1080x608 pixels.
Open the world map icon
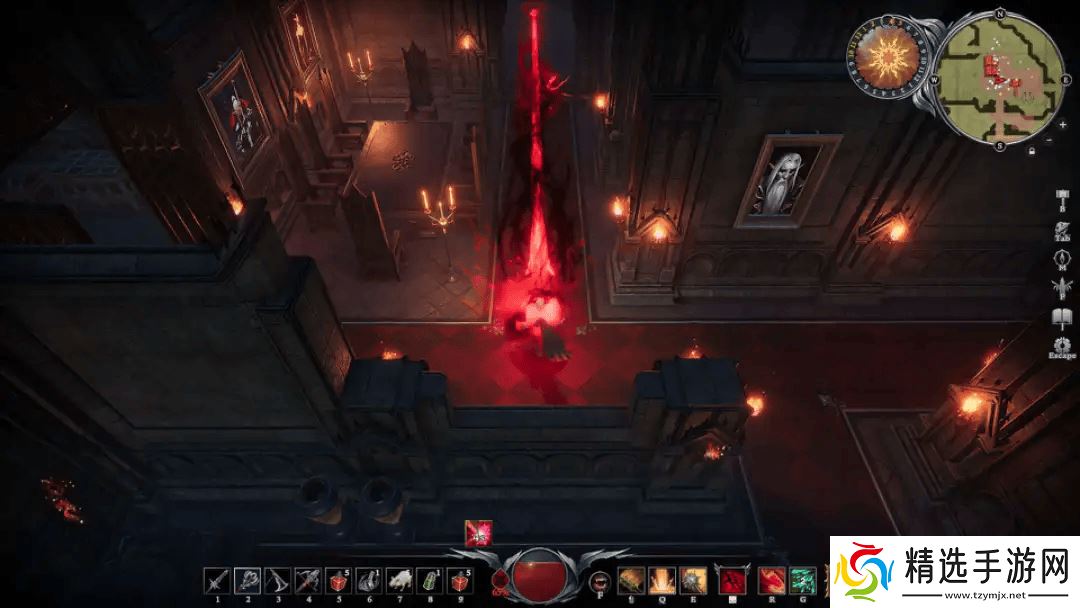click(1062, 260)
